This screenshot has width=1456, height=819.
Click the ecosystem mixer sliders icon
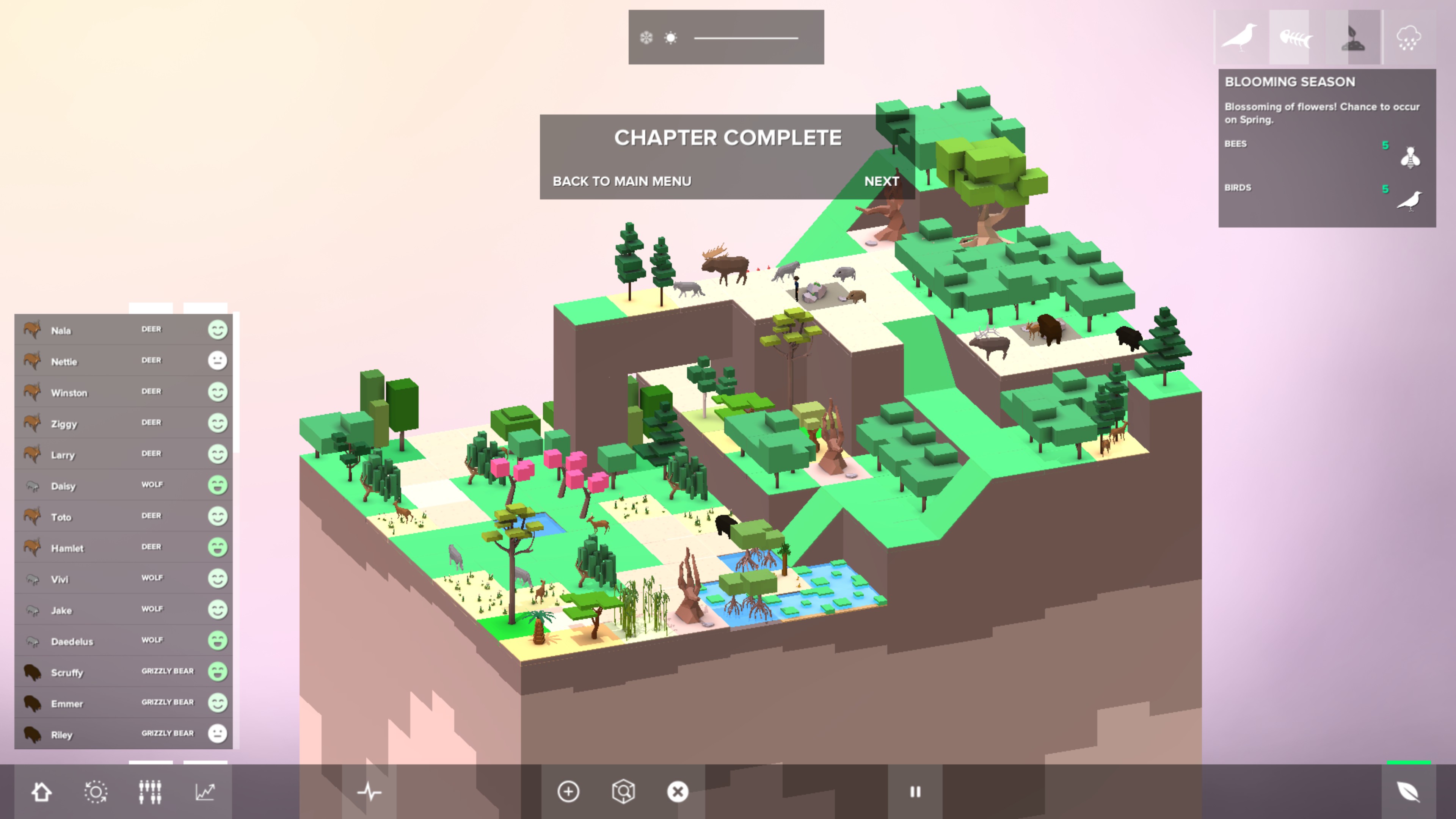[149, 792]
